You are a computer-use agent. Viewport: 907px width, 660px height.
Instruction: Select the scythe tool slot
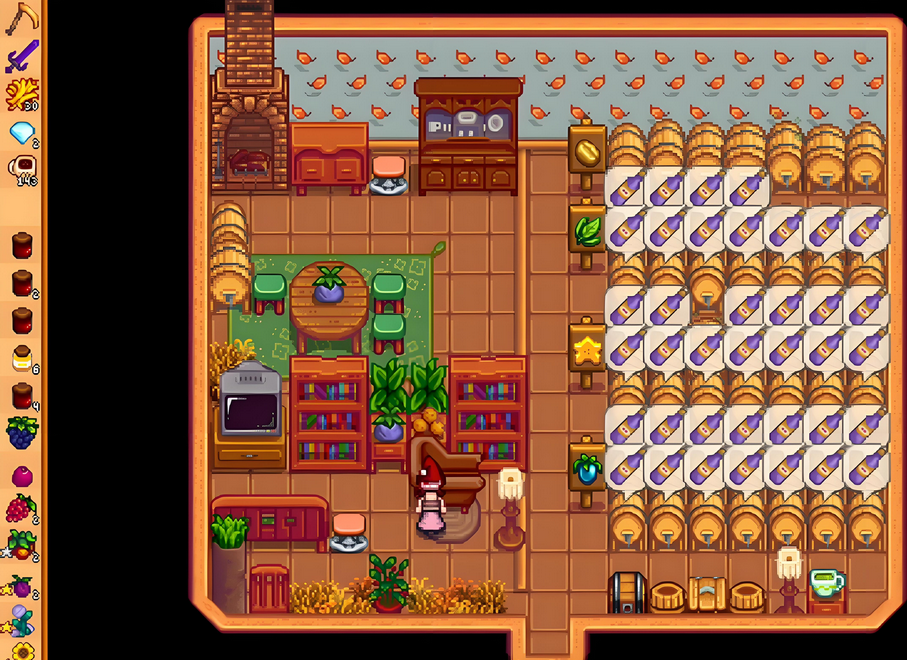coord(21,19)
